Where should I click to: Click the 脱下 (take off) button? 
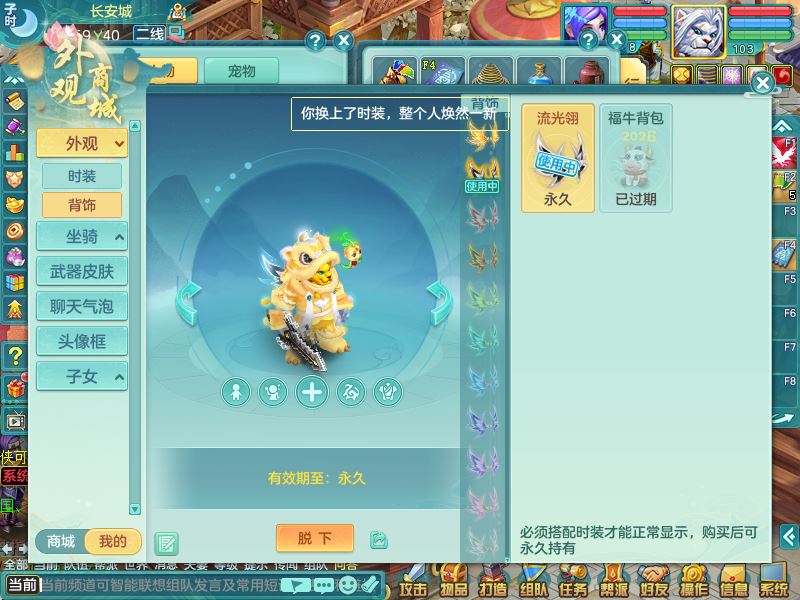point(314,539)
